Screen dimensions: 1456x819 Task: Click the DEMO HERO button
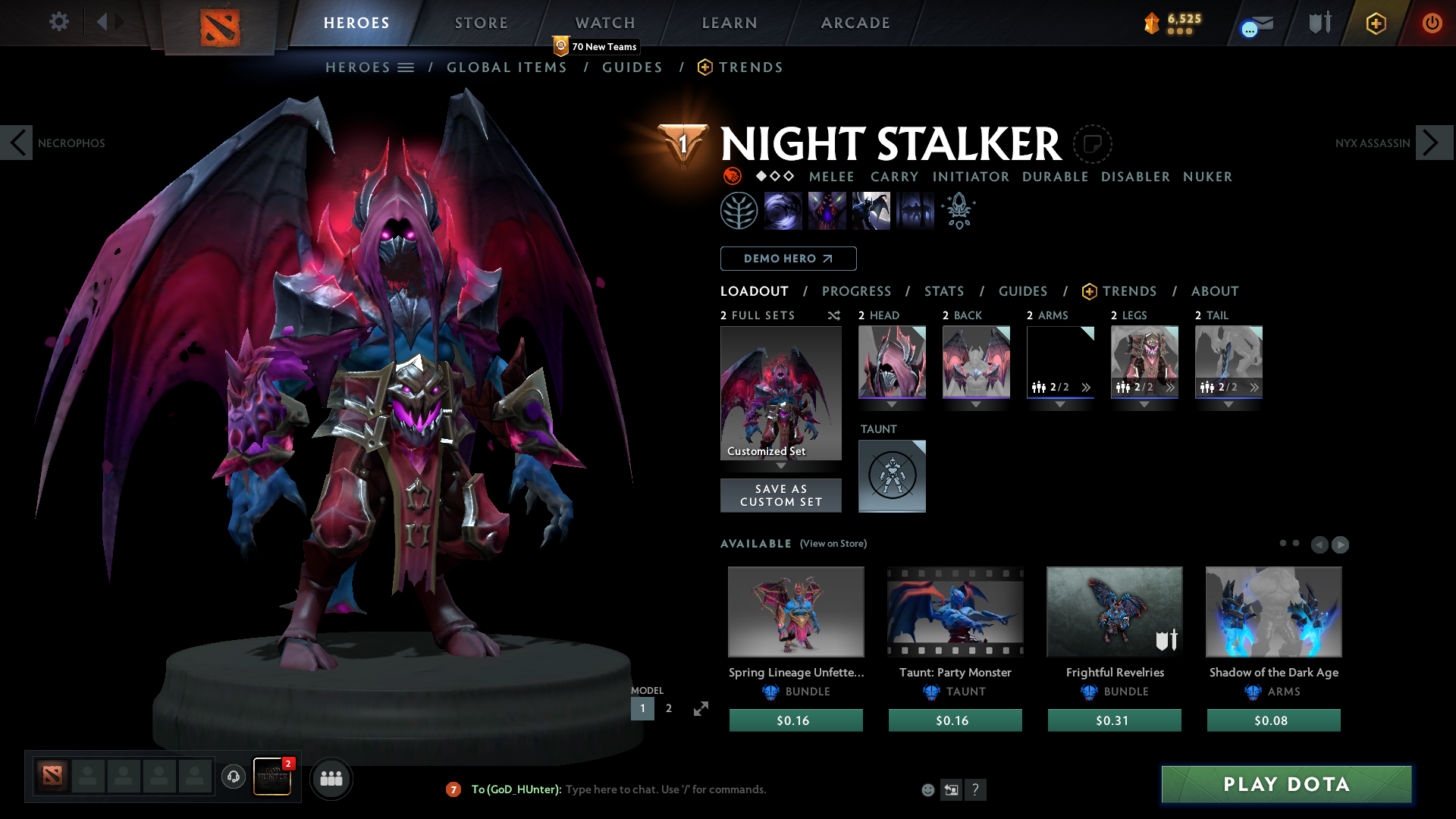[787, 259]
